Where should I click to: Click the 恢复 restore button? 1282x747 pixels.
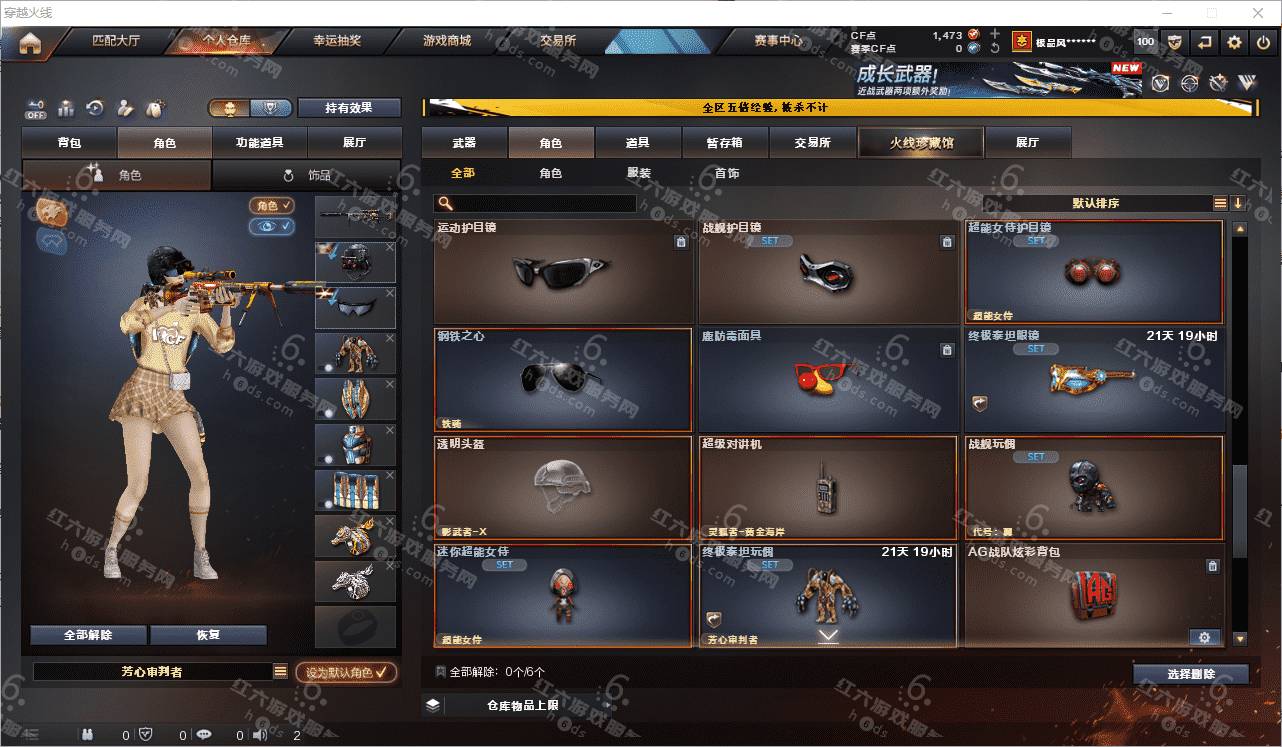pyautogui.click(x=208, y=635)
